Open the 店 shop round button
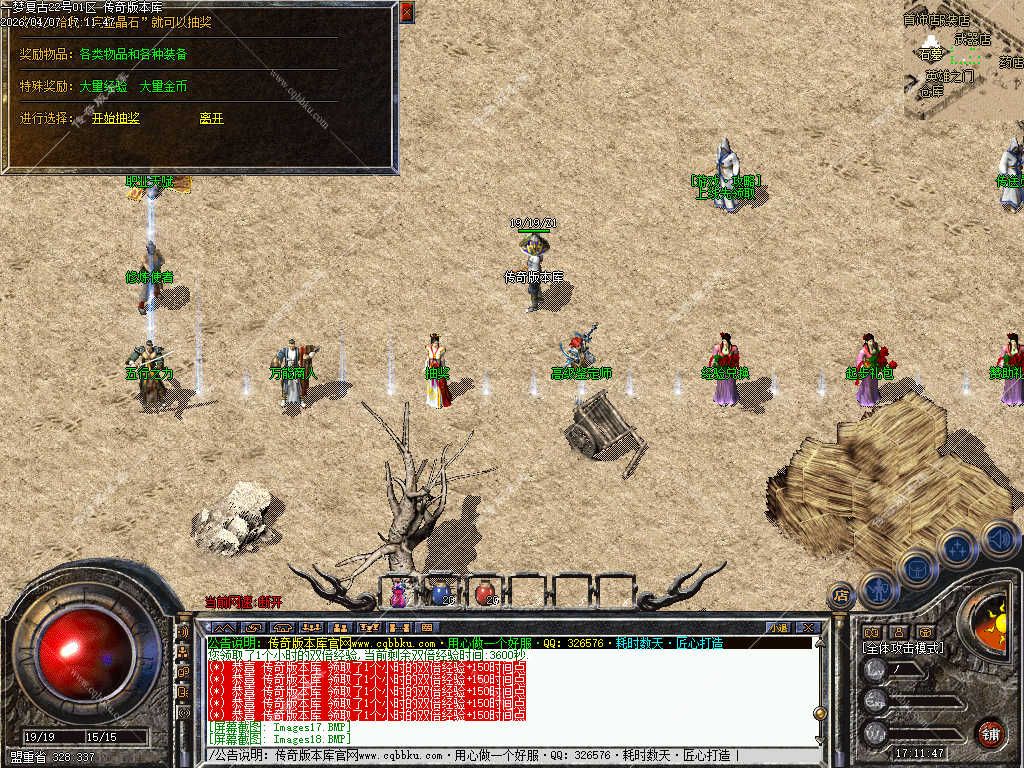This screenshot has height=768, width=1024. click(841, 596)
